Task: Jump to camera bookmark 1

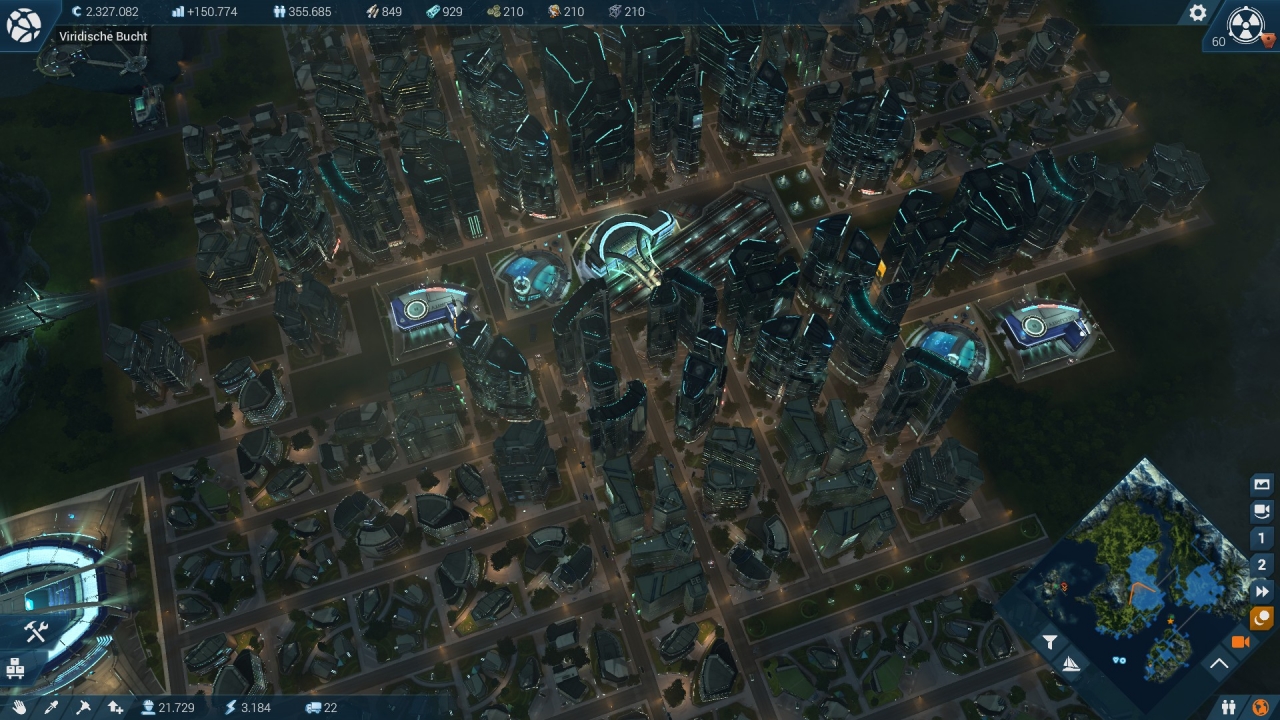Action: [x=1262, y=538]
